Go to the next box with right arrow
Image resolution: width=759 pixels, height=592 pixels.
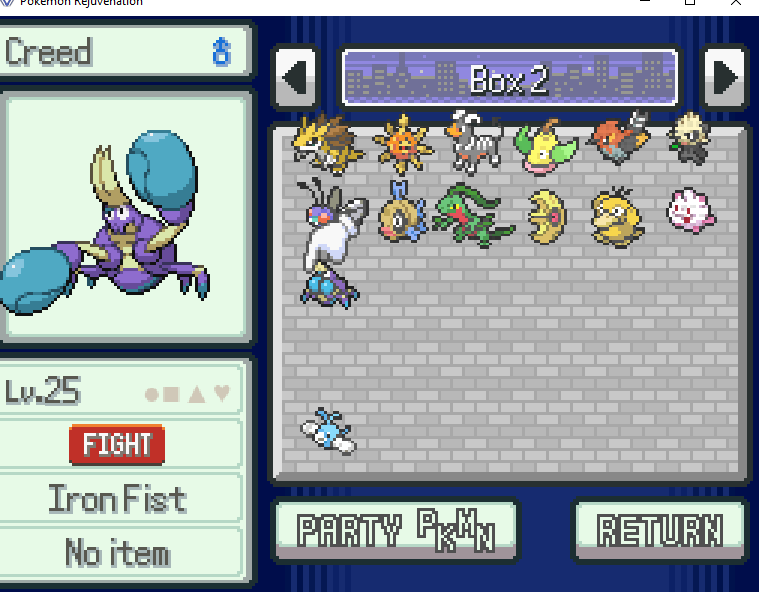click(x=723, y=78)
